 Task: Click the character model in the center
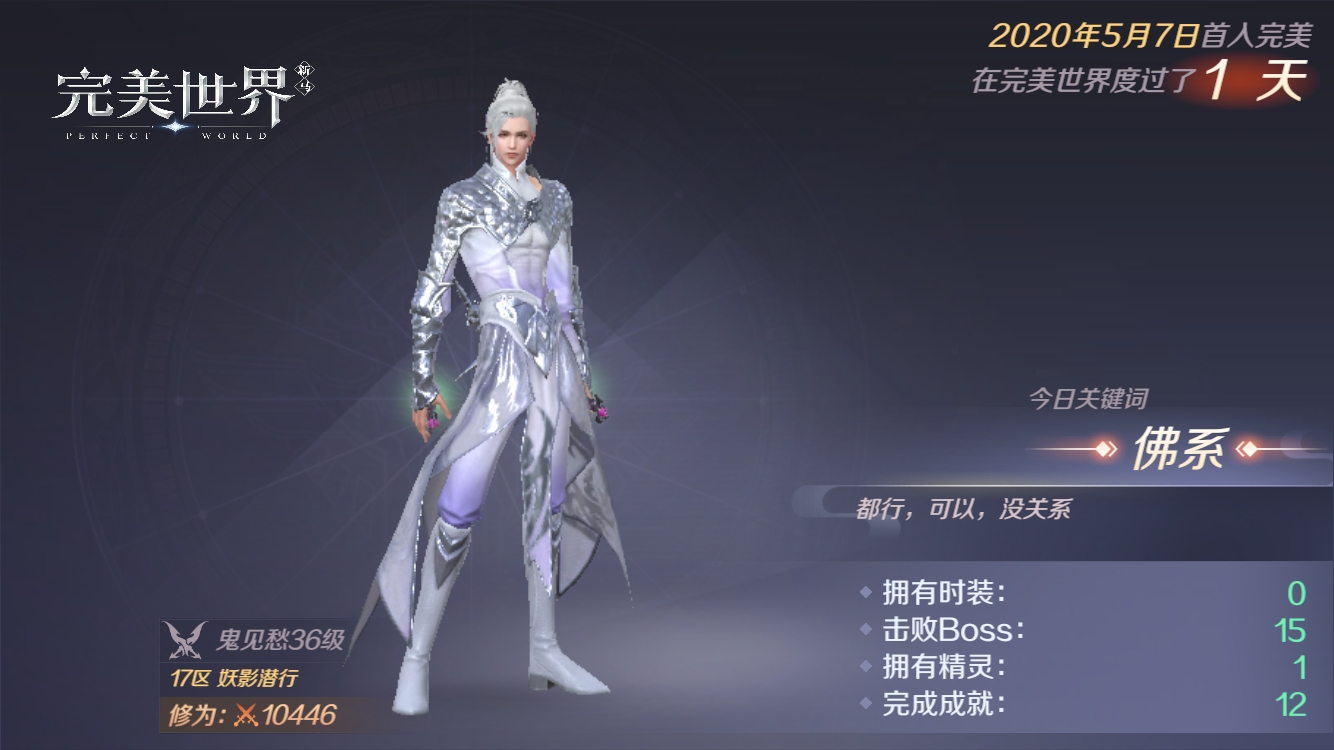(520, 400)
